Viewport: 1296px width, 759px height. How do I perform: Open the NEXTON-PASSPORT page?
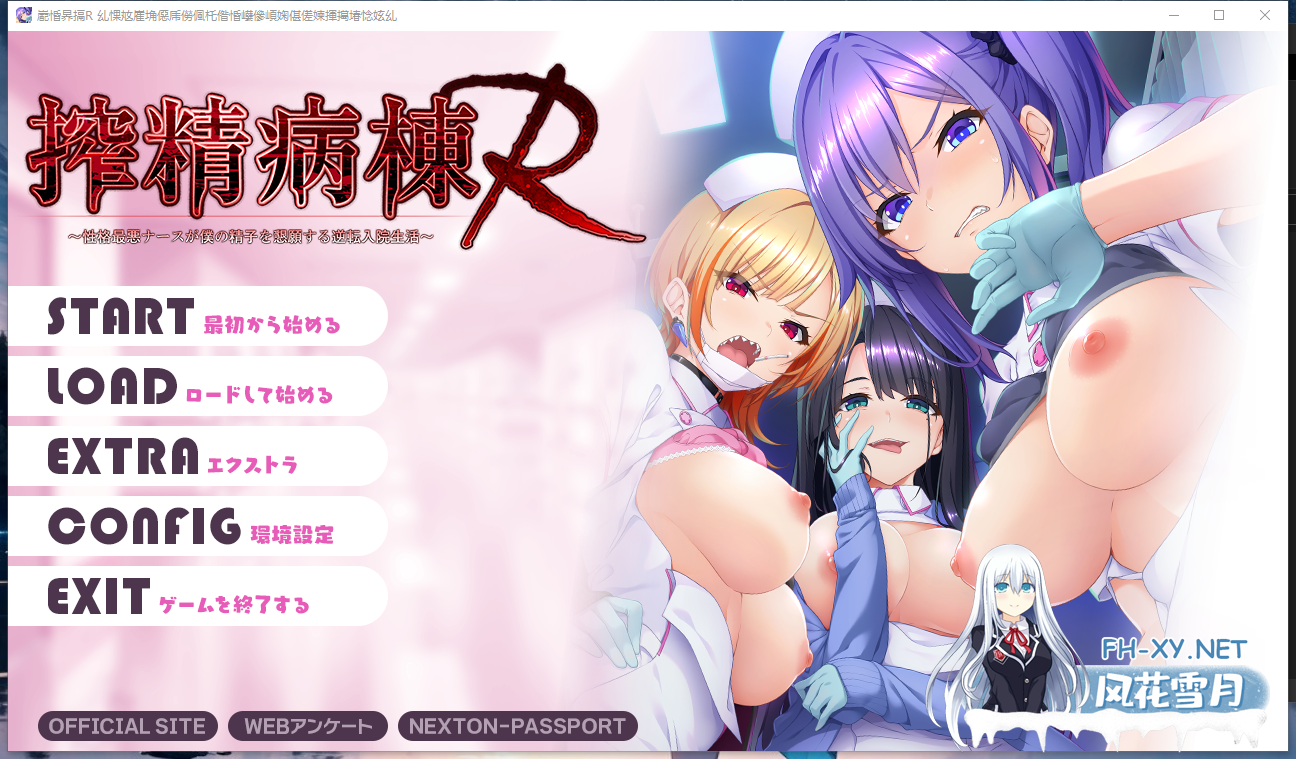516,726
